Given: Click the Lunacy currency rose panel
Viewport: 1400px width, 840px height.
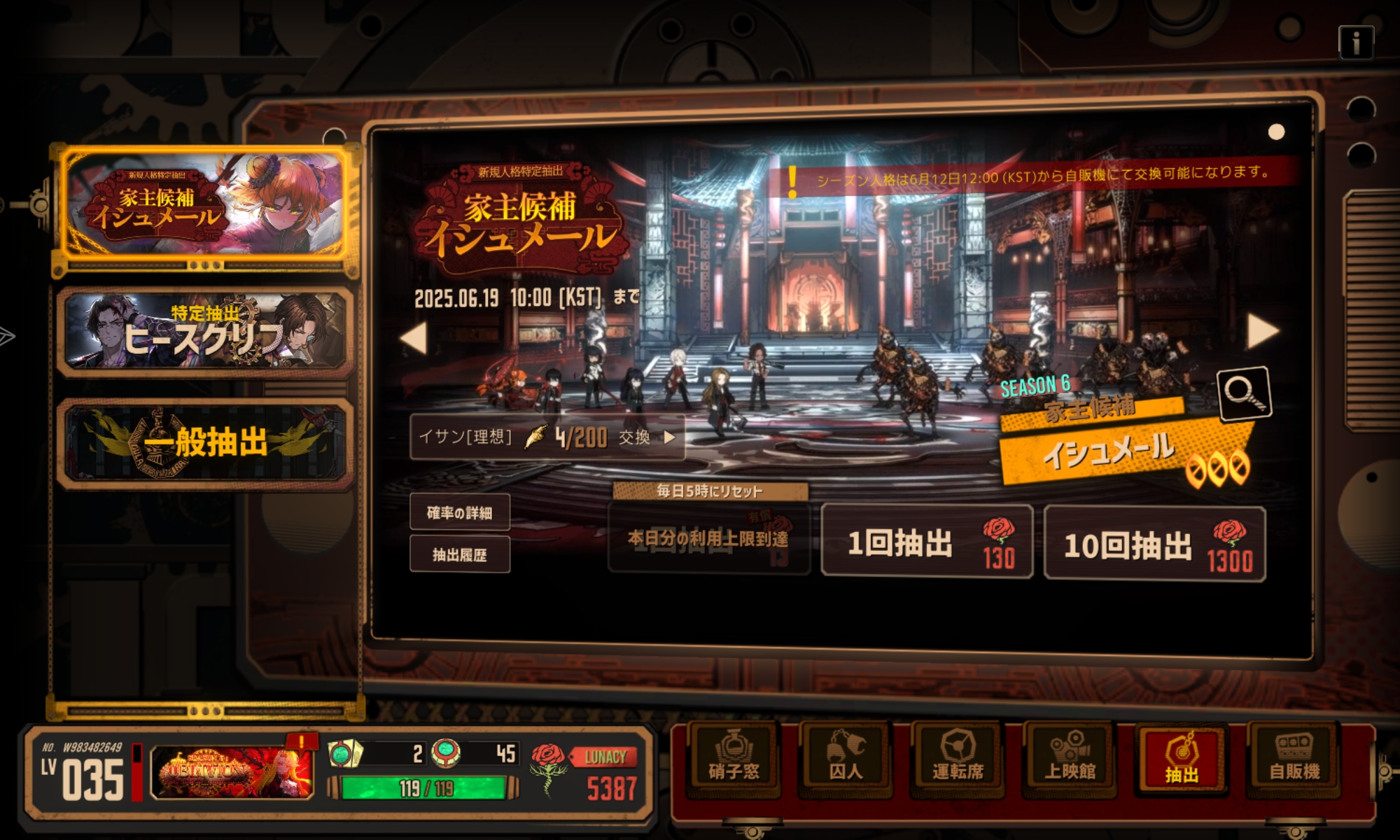Looking at the screenshot, I should (x=584, y=773).
